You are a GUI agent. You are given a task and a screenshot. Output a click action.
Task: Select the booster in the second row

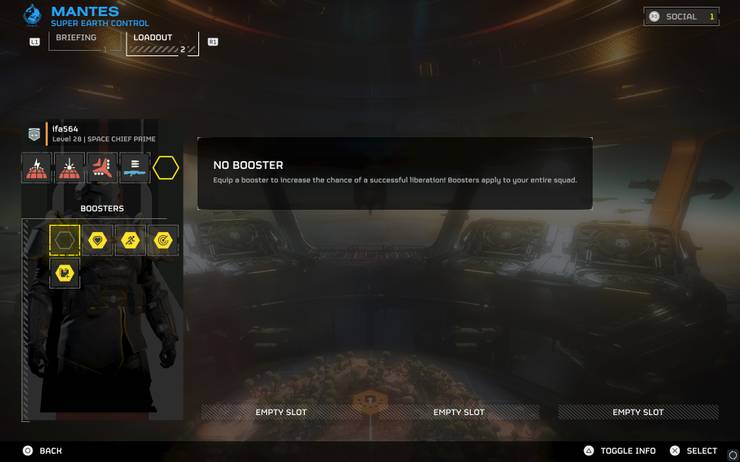(x=65, y=270)
